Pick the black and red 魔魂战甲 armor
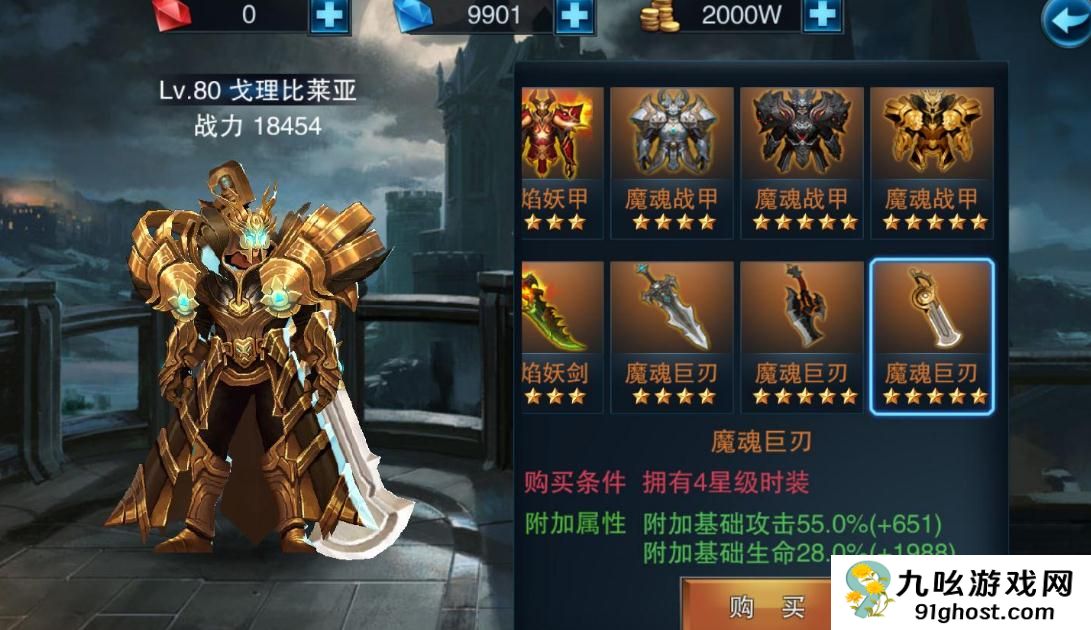This screenshot has width=1091, height=630. point(801,162)
